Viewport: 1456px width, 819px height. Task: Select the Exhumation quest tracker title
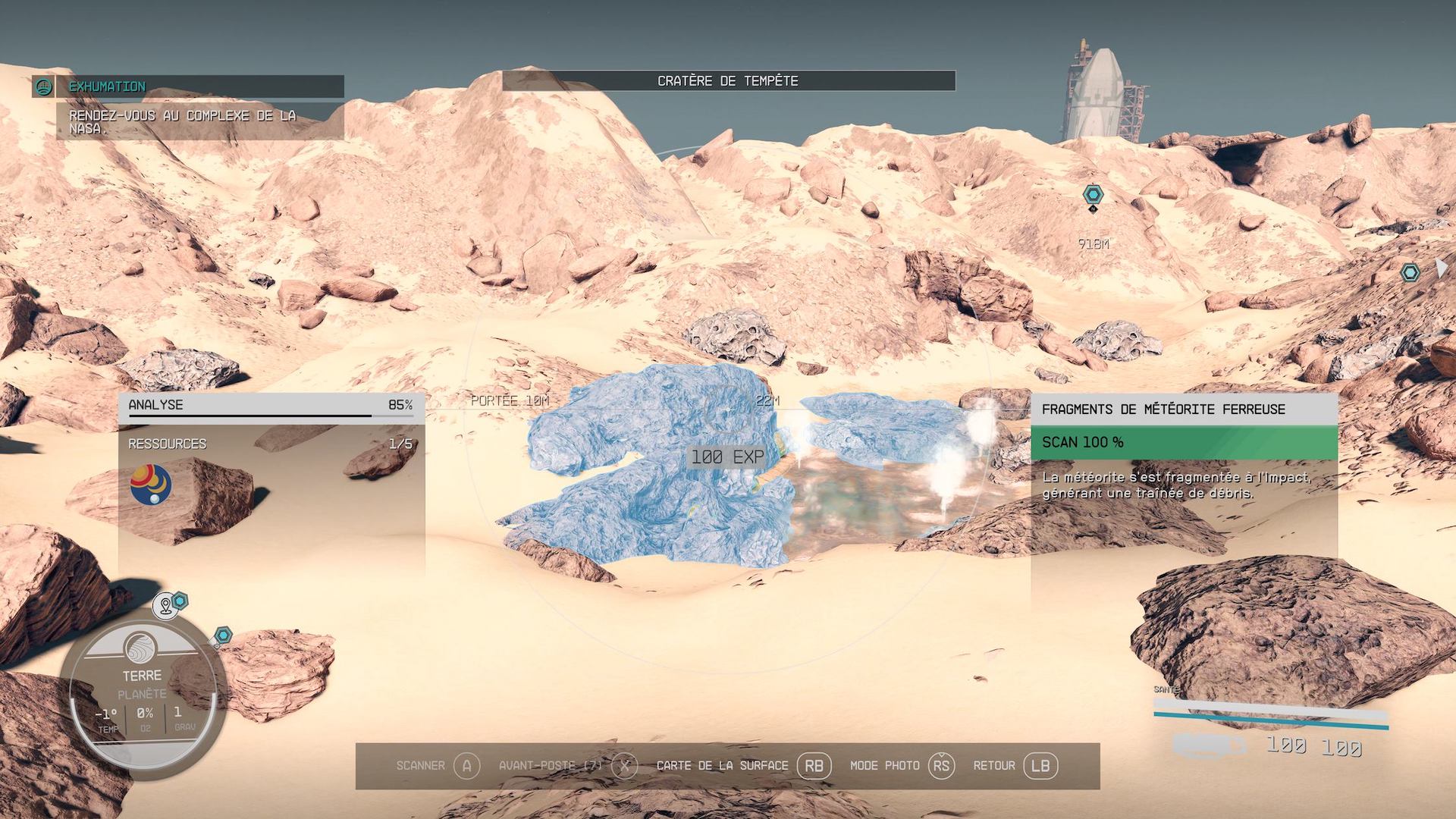coord(108,86)
